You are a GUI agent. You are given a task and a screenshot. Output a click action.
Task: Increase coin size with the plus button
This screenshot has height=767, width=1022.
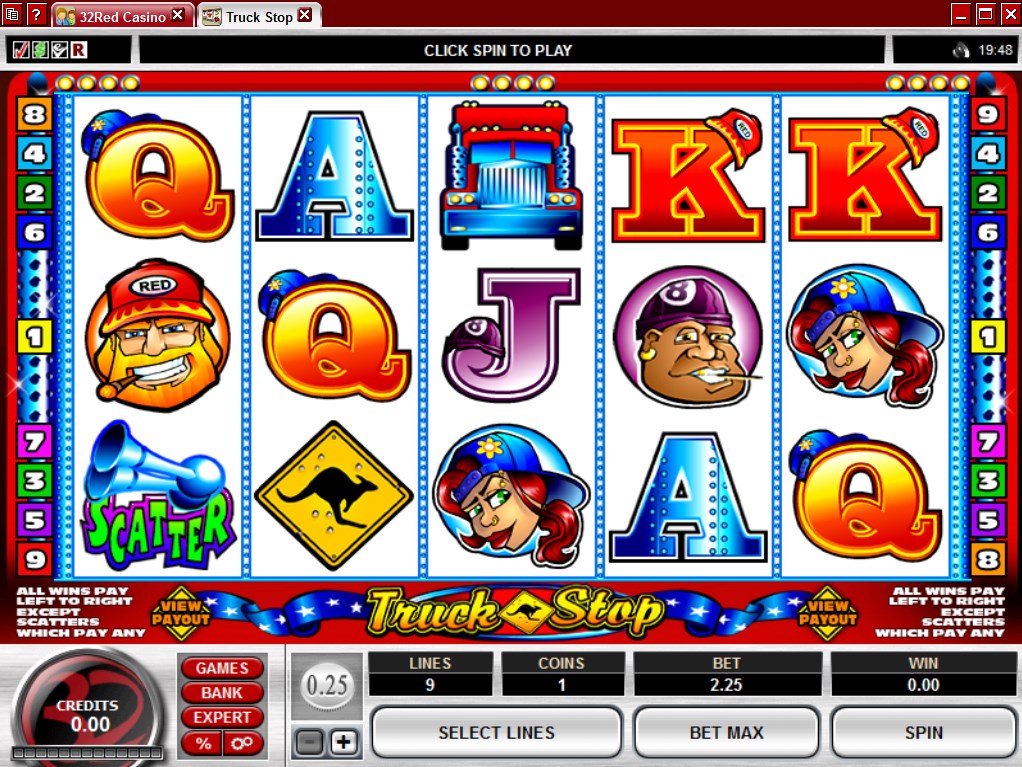tap(343, 742)
